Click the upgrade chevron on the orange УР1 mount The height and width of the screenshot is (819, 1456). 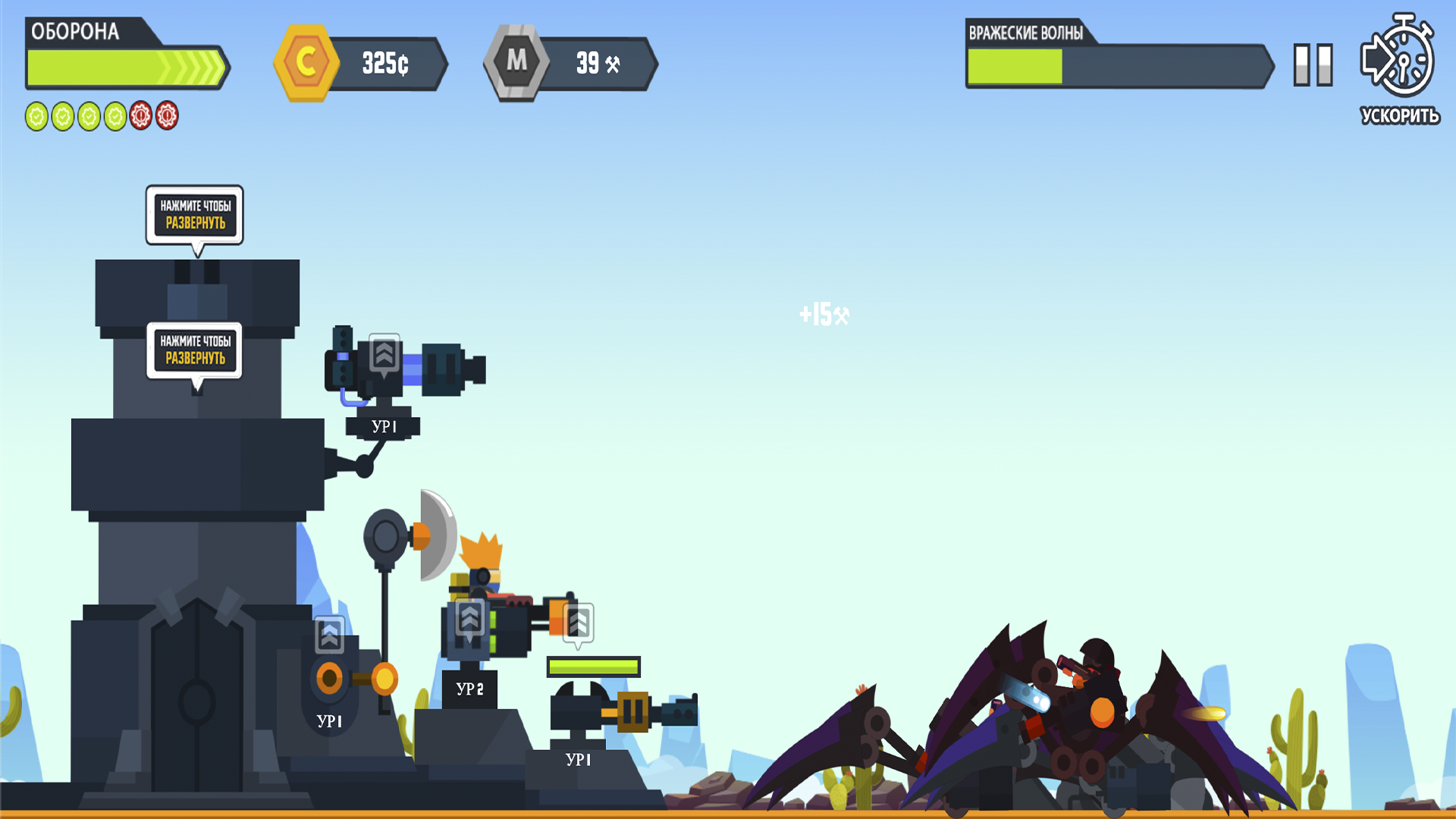tap(329, 635)
